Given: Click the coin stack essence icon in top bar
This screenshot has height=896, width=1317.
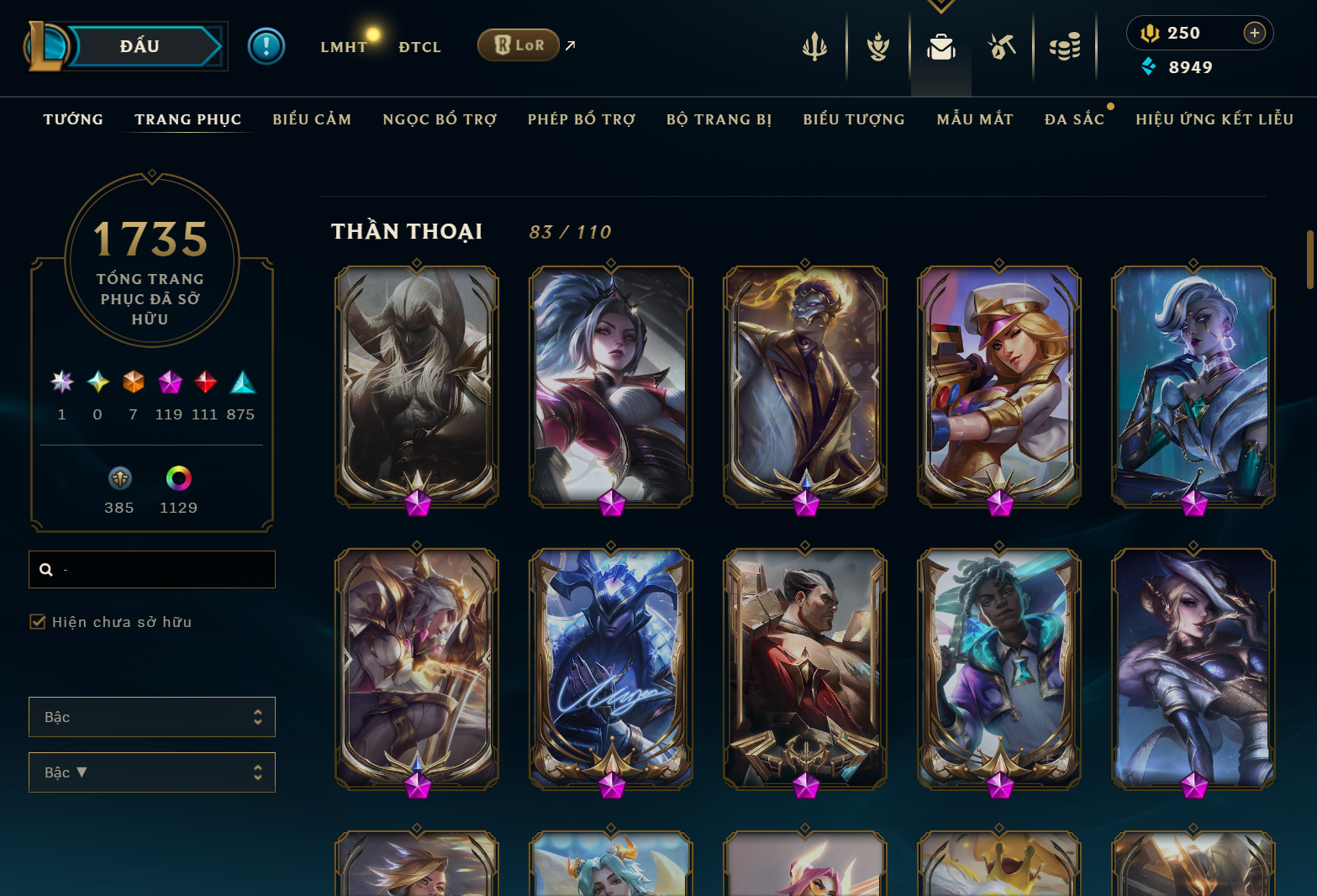Looking at the screenshot, I should pyautogui.click(x=1065, y=48).
